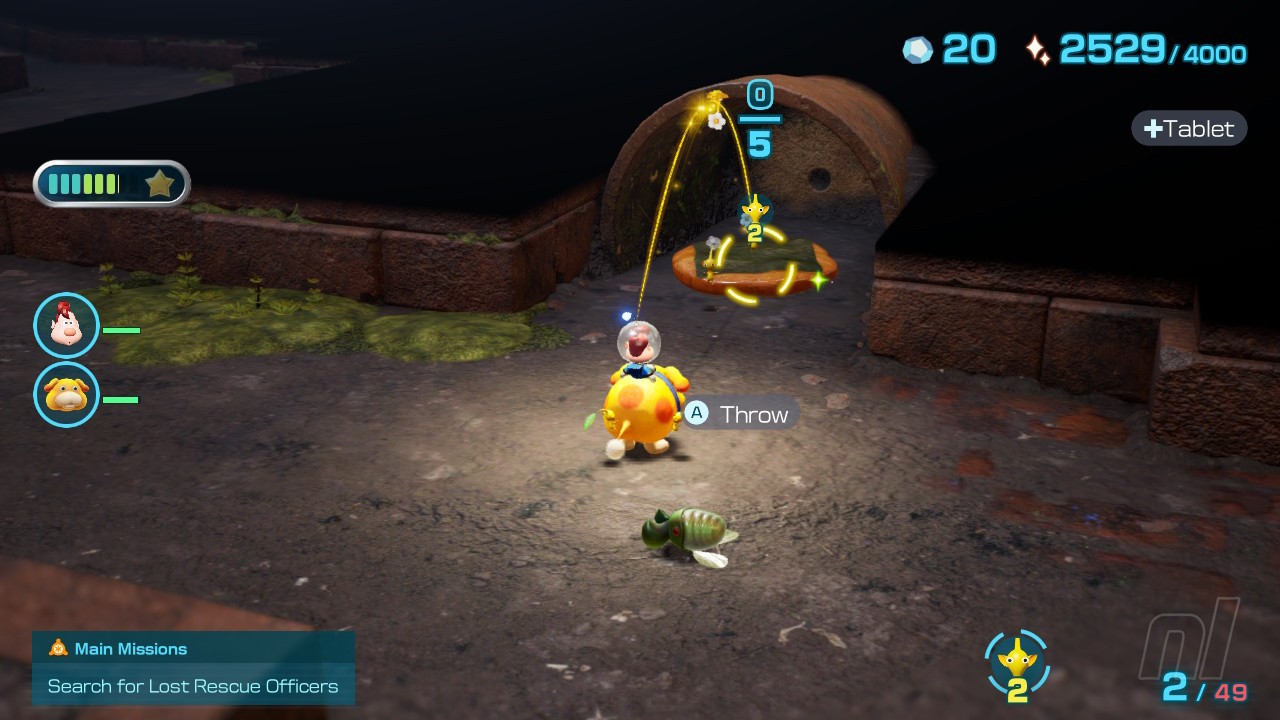Image resolution: width=1280 pixels, height=720 pixels.
Task: Open the Main Missions objective tracker
Action: [193, 668]
